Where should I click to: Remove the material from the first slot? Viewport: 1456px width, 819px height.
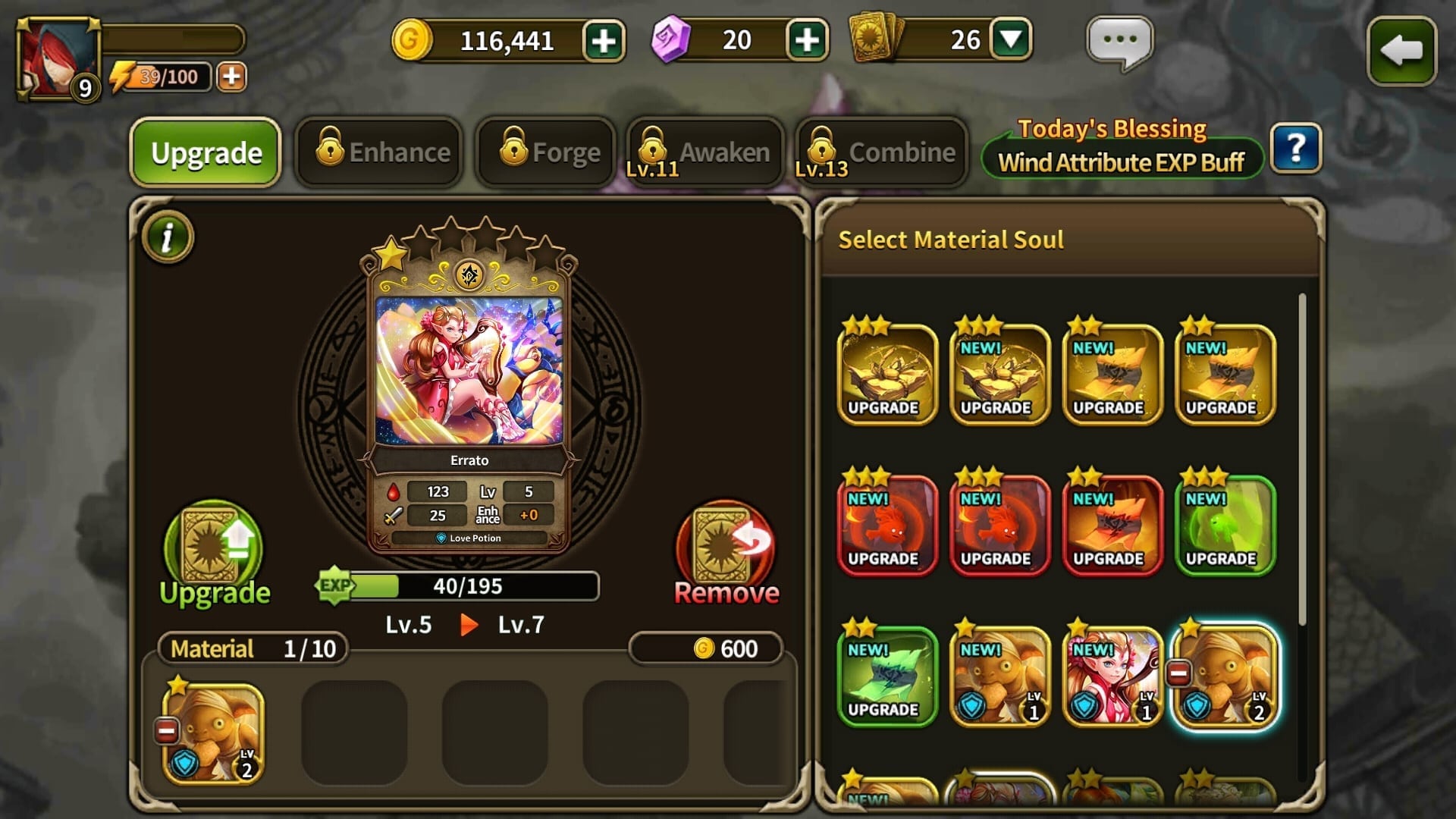click(x=167, y=731)
